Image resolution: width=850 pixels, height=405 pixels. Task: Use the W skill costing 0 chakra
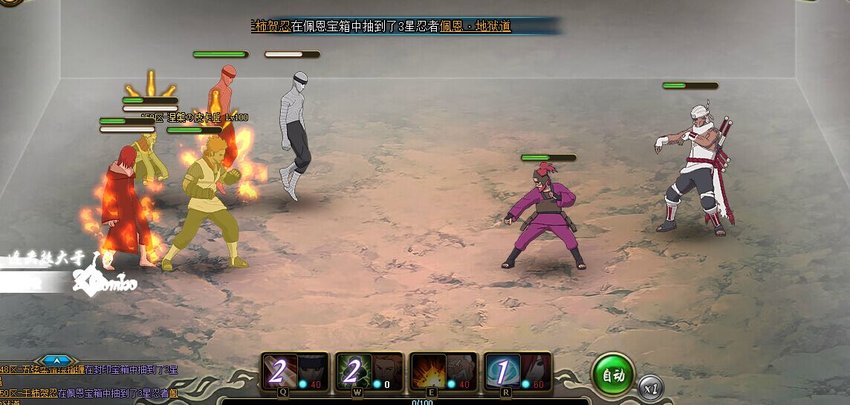(369, 372)
